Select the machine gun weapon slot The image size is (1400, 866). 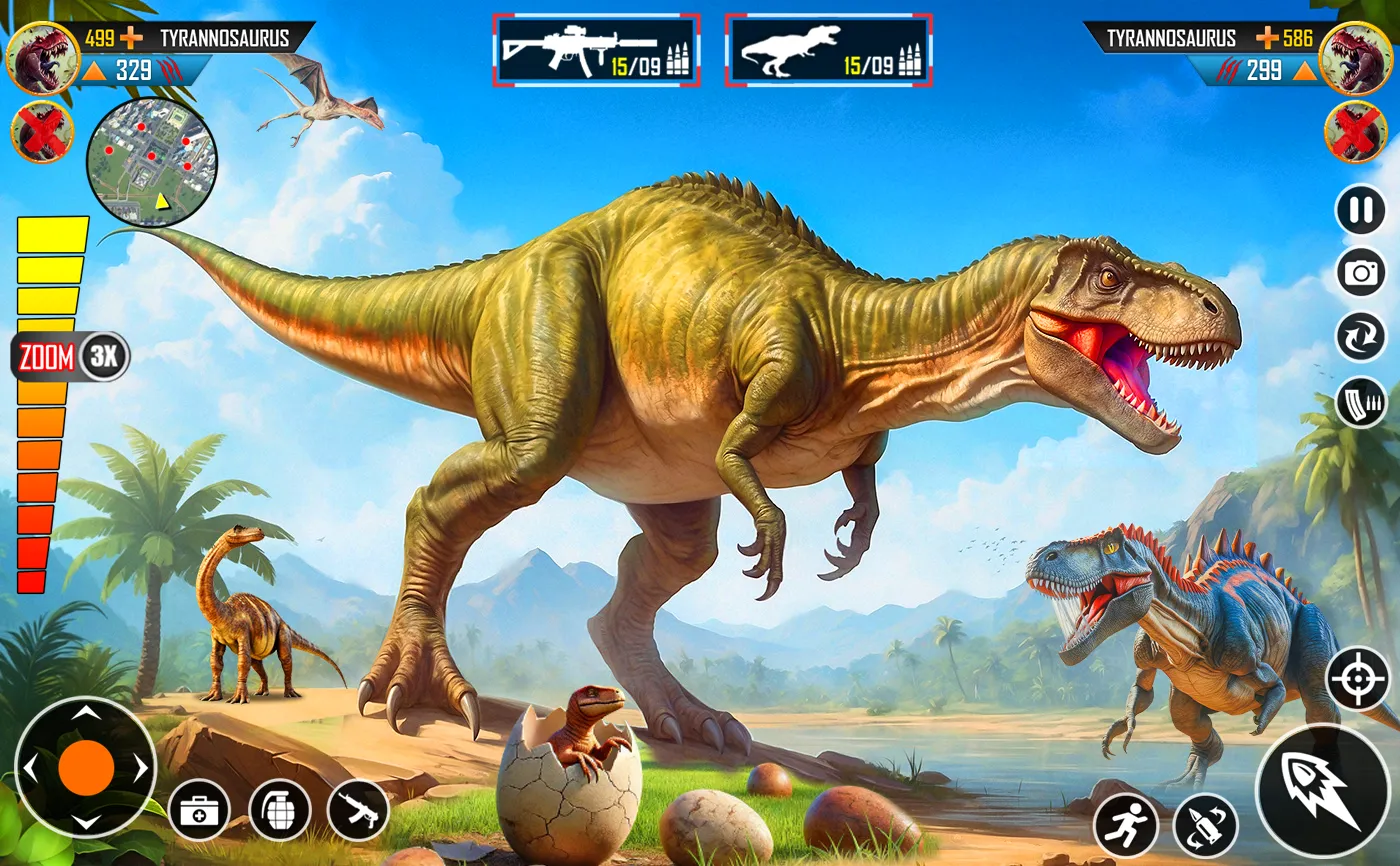coord(598,45)
